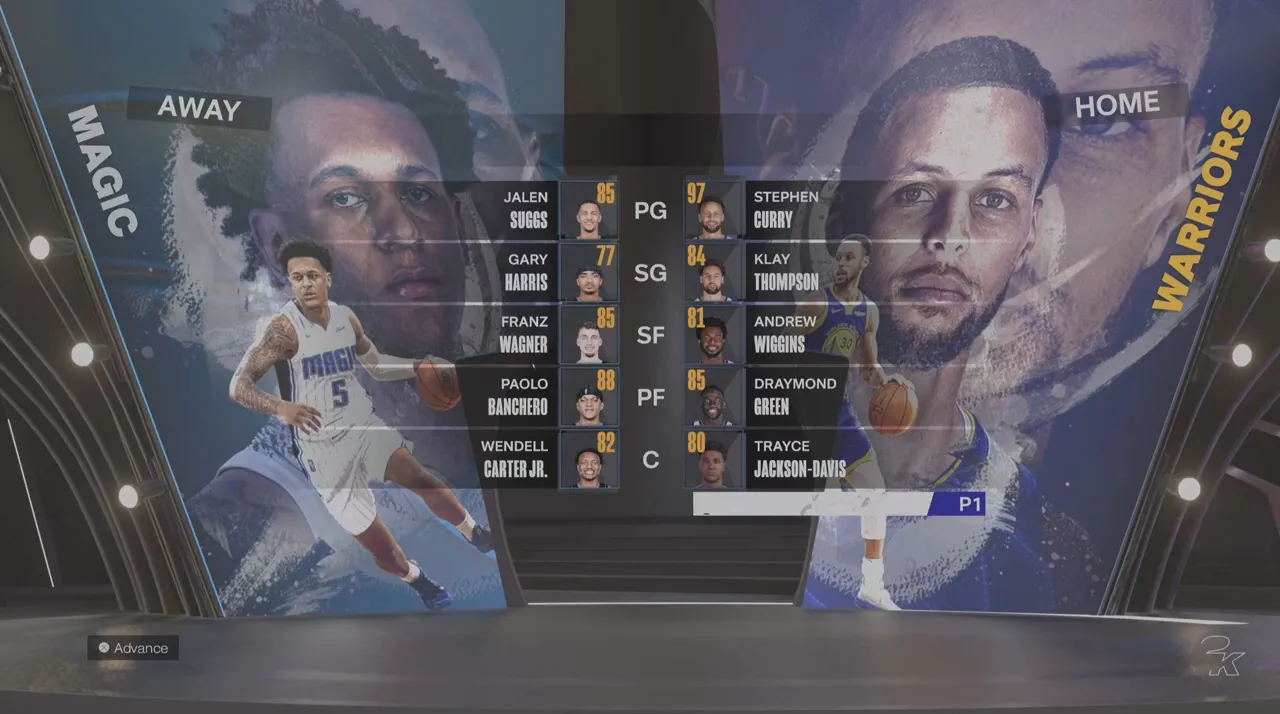Select Jalen Suggs in the Magic lineup
The image size is (1280, 714).
tap(540, 209)
